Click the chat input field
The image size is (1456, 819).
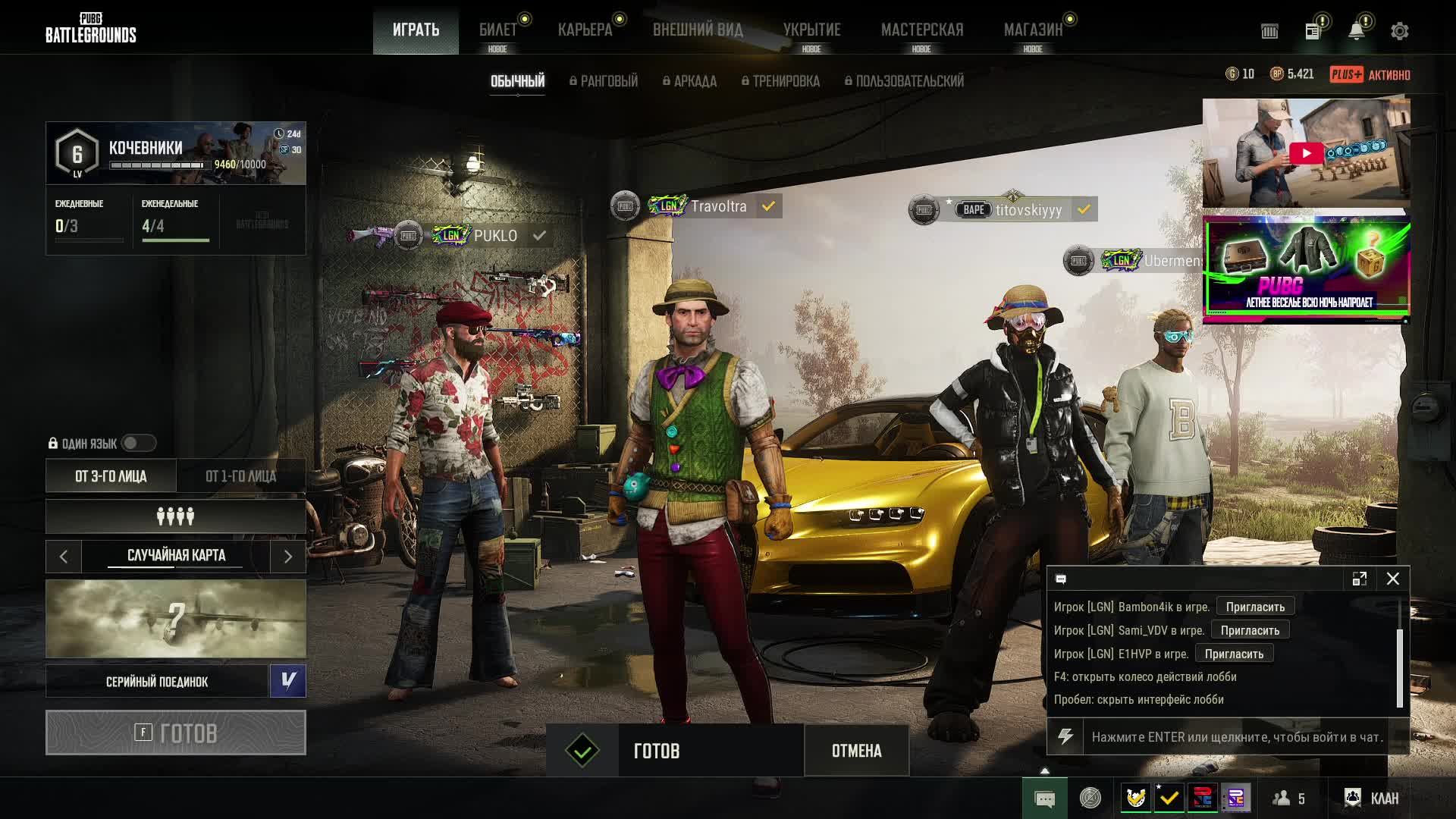1236,736
